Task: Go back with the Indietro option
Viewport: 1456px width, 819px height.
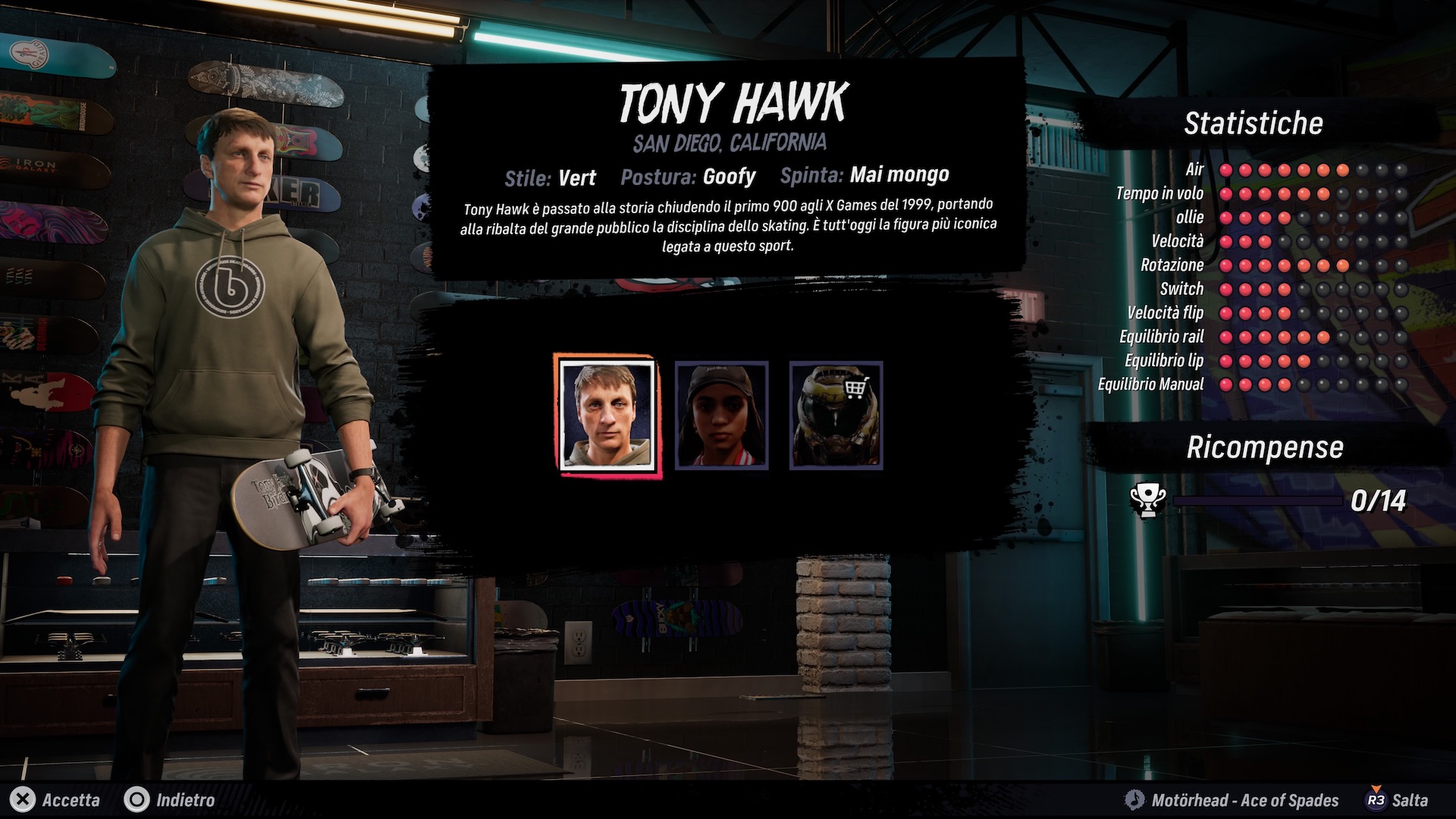Action: pos(170,800)
